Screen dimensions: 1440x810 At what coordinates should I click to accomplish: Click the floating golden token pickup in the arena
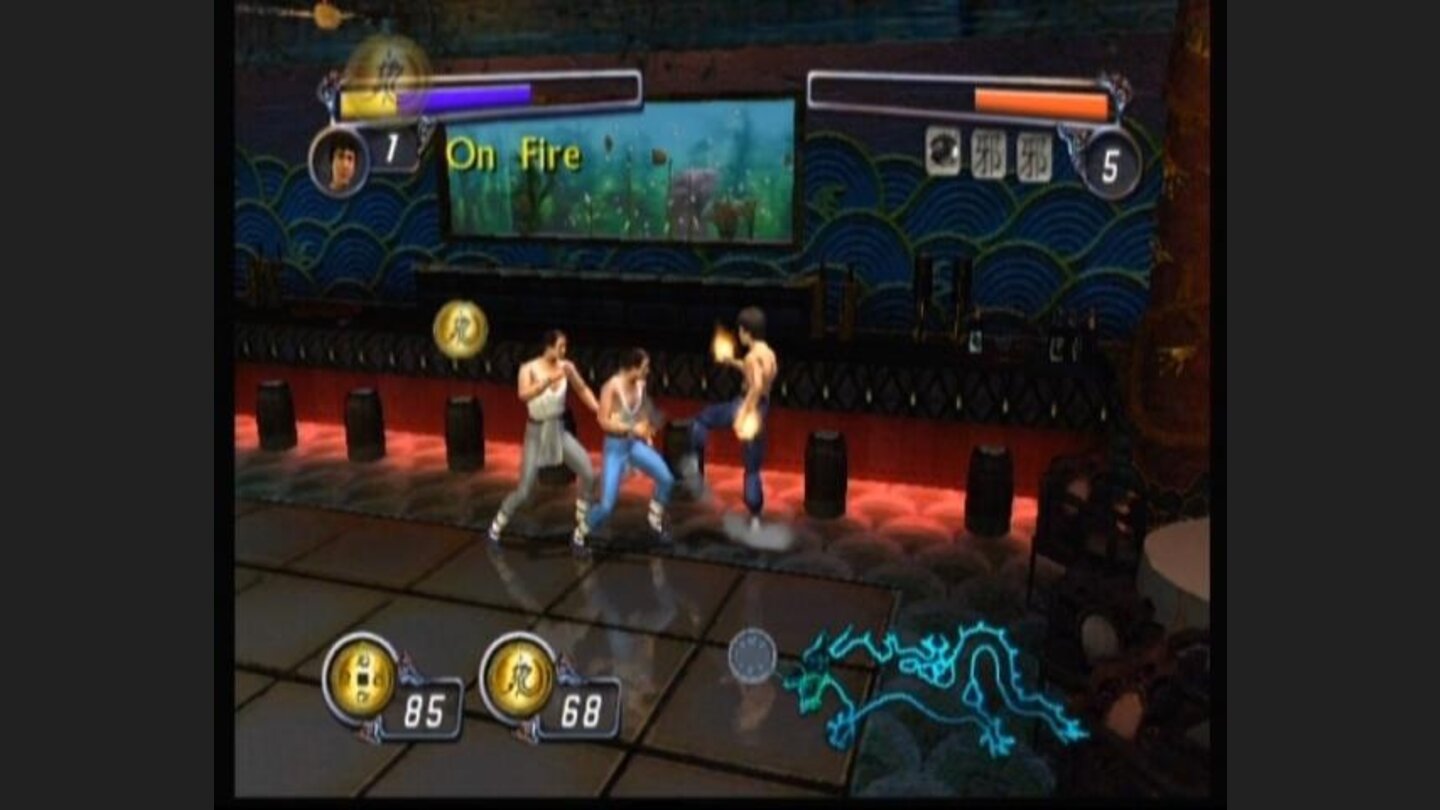460,330
